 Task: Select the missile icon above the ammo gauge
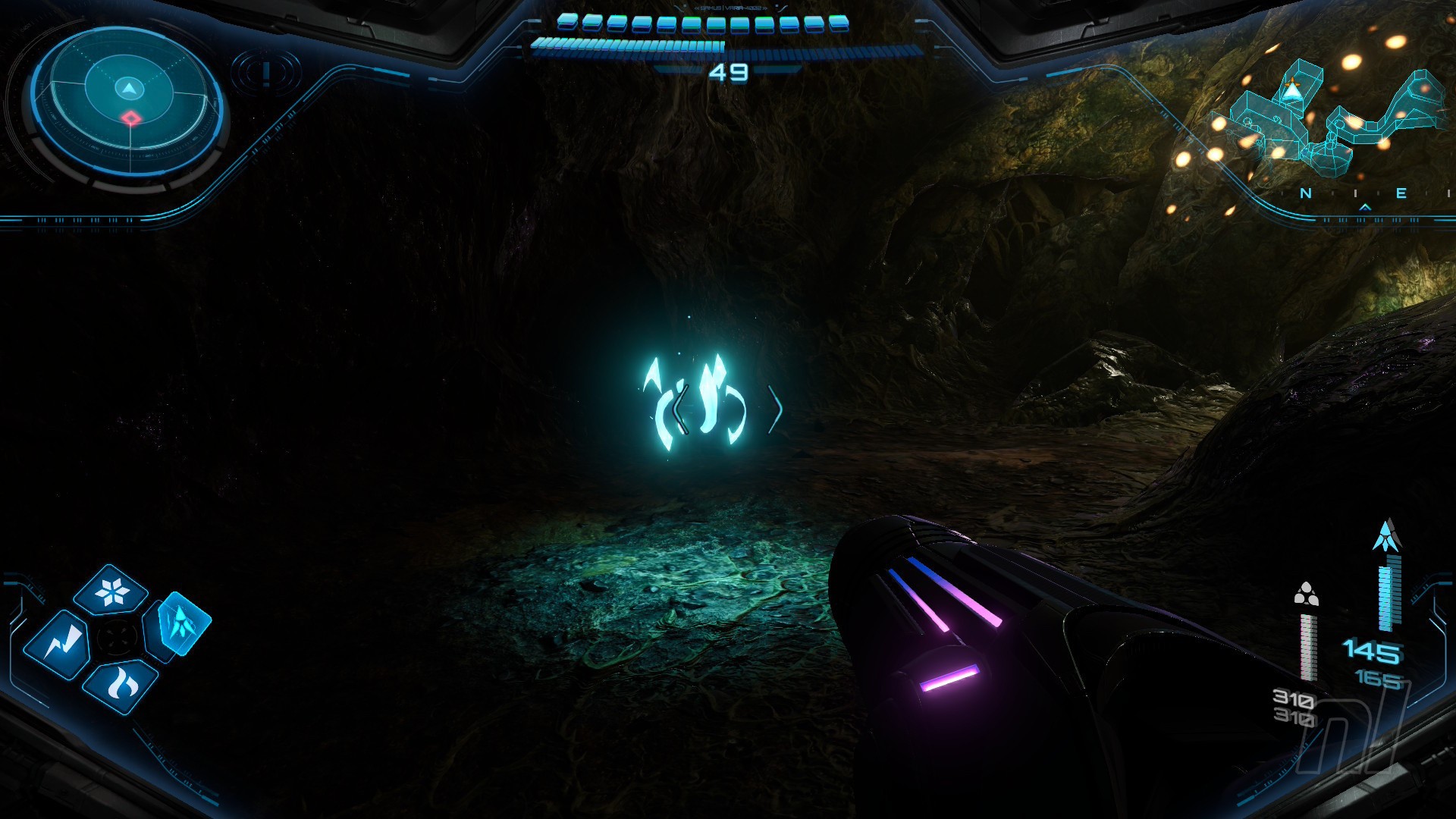point(1387,535)
